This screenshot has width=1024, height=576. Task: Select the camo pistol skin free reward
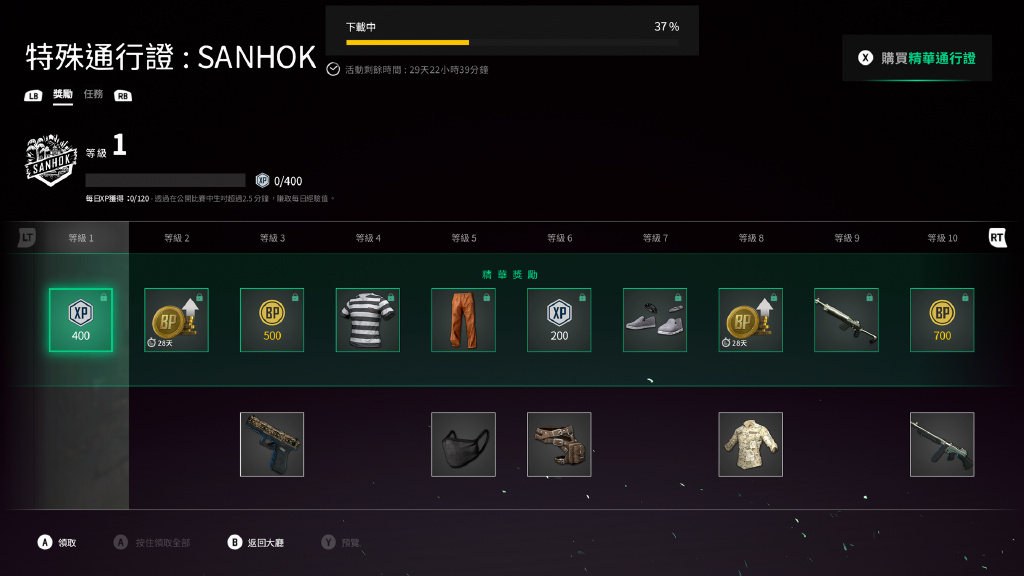(272, 444)
